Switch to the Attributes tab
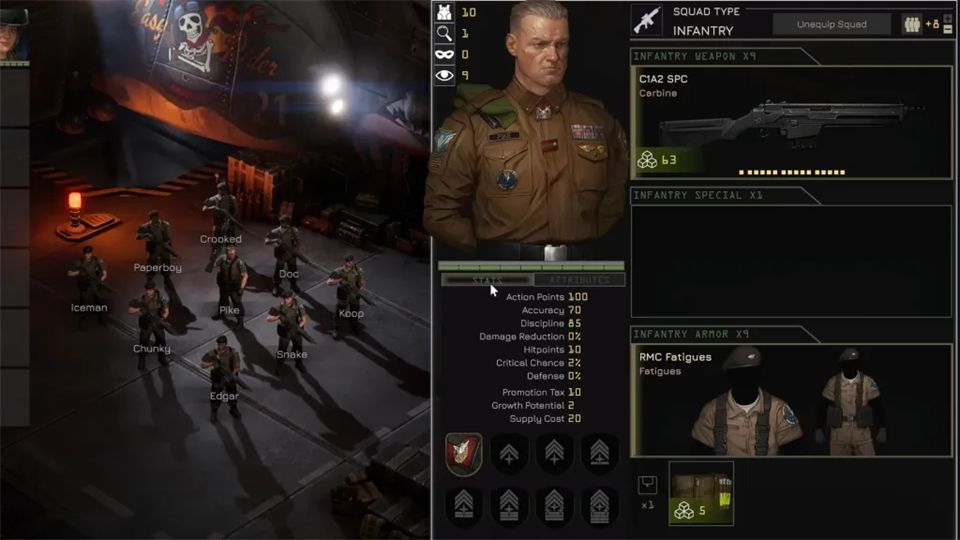Screen dimensions: 960x540 [x=579, y=281]
